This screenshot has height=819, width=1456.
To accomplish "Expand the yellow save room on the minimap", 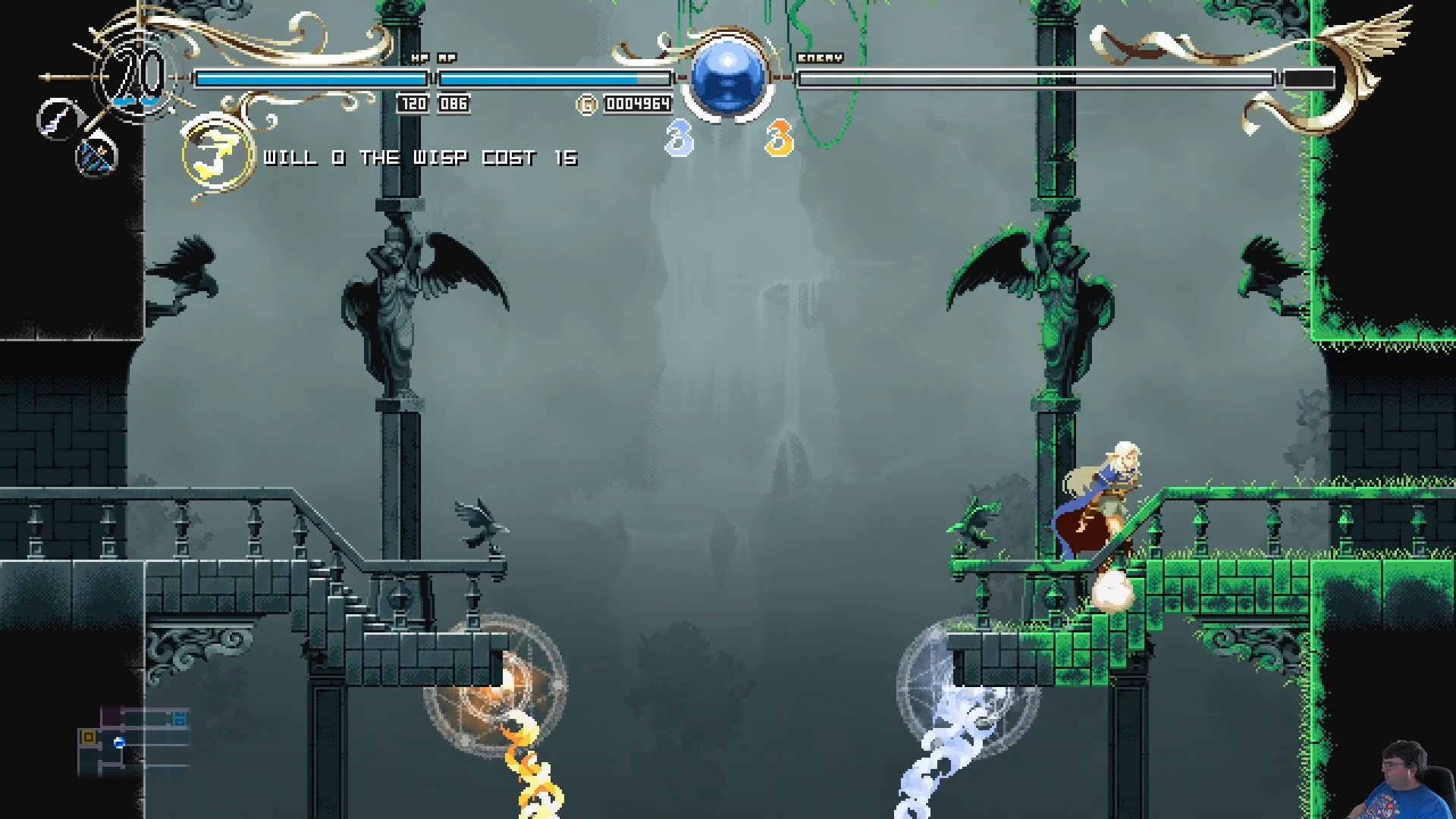I will click(89, 736).
